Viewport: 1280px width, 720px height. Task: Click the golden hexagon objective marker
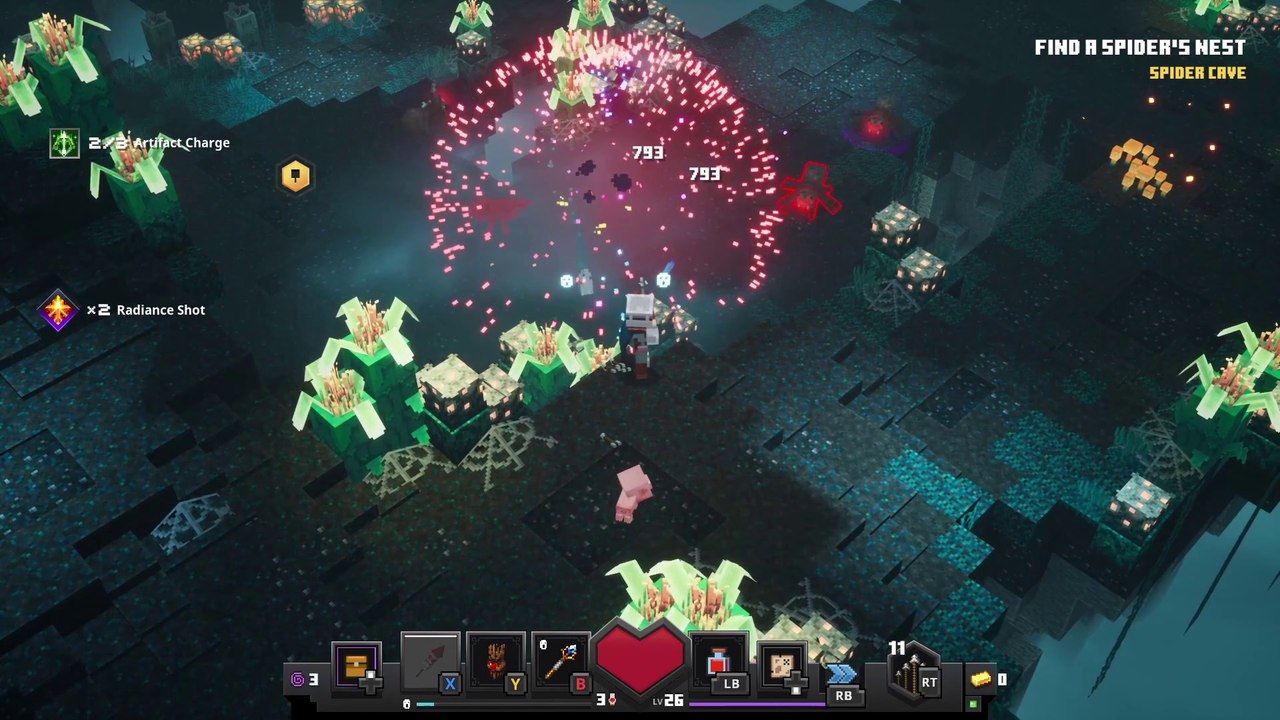[x=295, y=176]
